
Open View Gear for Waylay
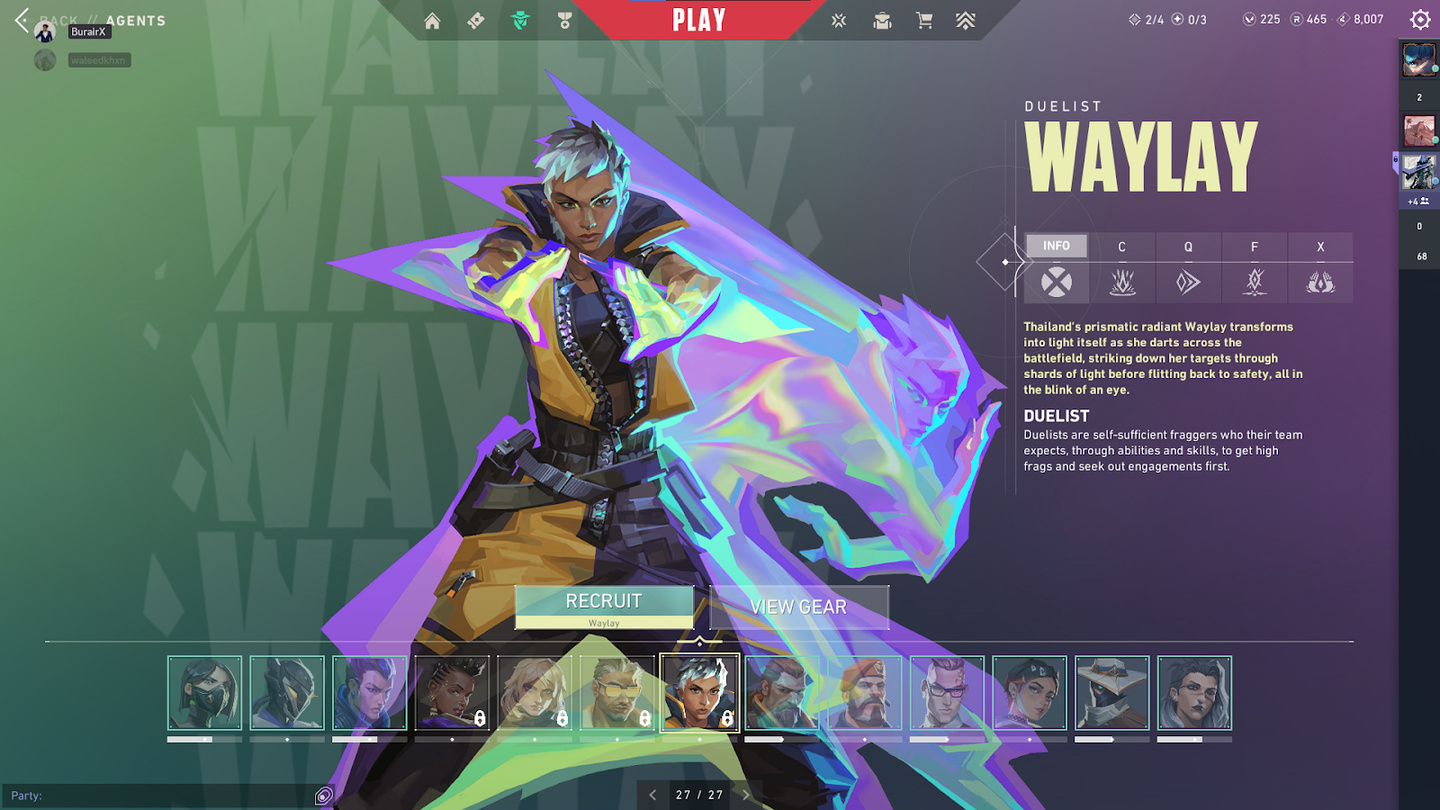click(798, 607)
